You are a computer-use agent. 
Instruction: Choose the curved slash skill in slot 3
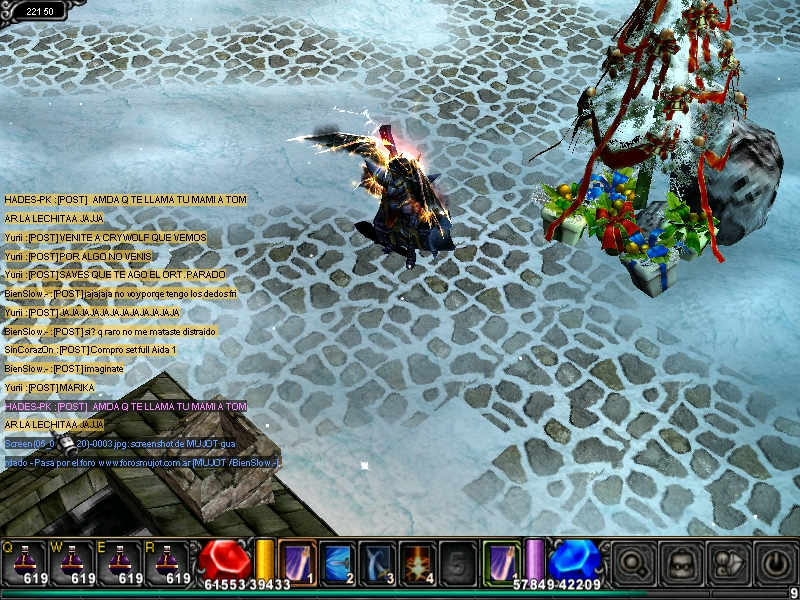pos(377,561)
